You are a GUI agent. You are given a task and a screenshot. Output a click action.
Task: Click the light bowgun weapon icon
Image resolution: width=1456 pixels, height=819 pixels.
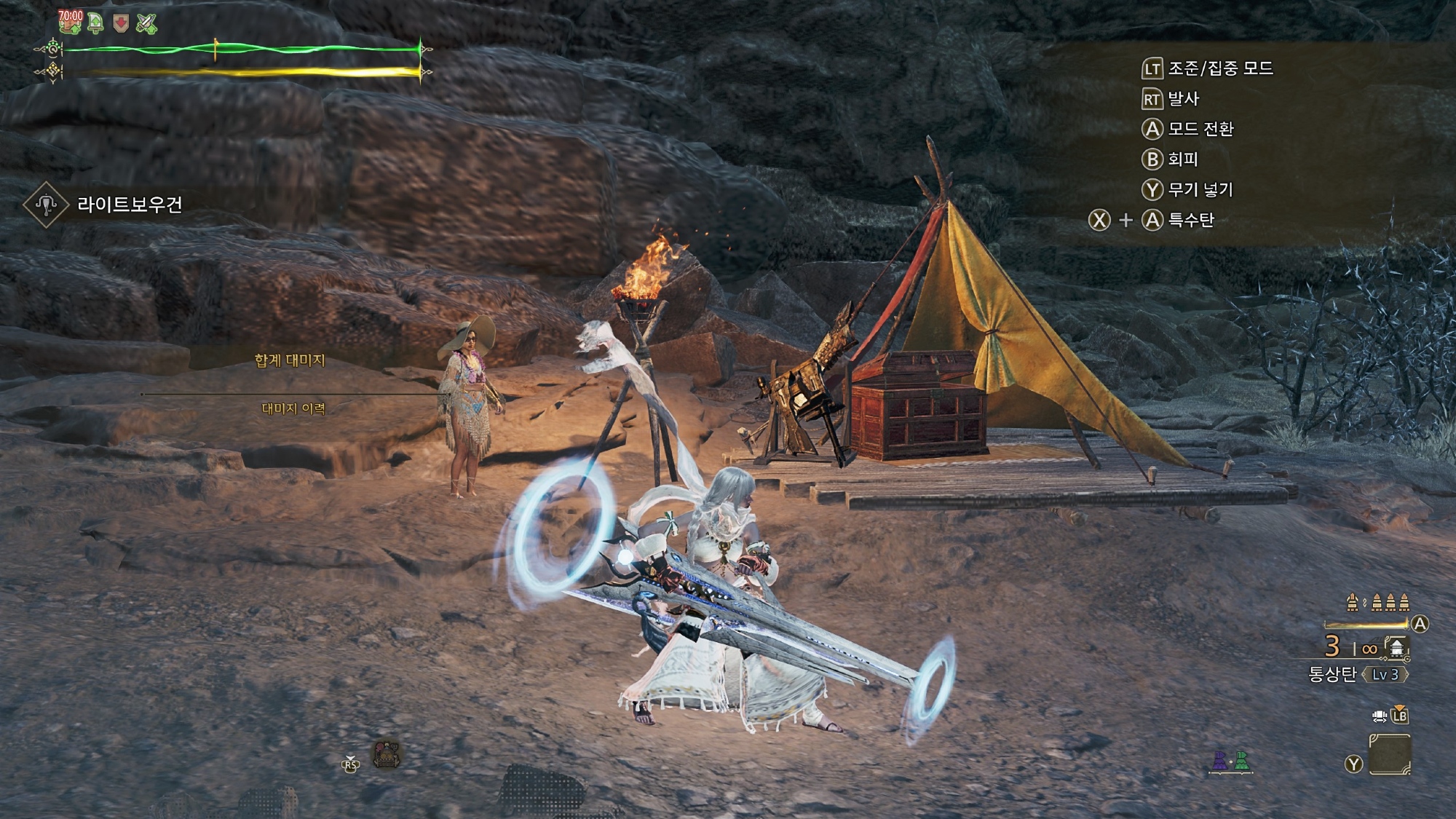click(46, 205)
